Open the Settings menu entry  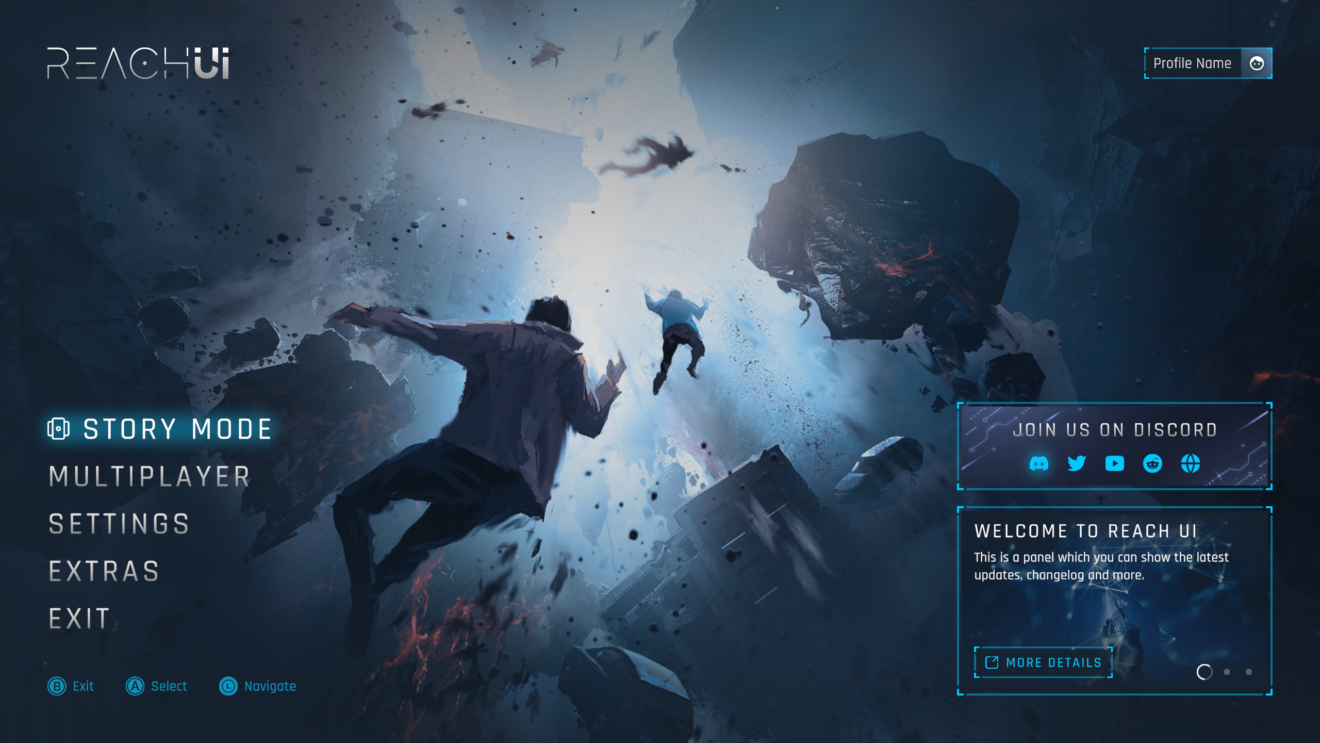[x=119, y=523]
